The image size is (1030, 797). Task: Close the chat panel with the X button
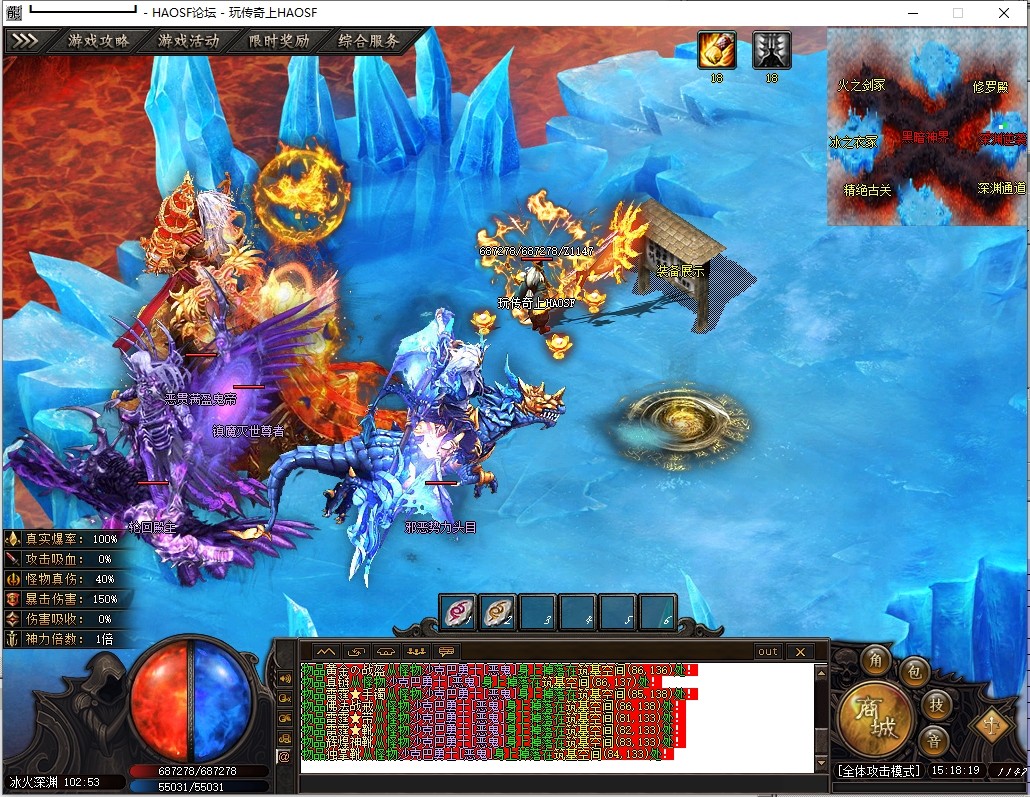click(x=799, y=651)
